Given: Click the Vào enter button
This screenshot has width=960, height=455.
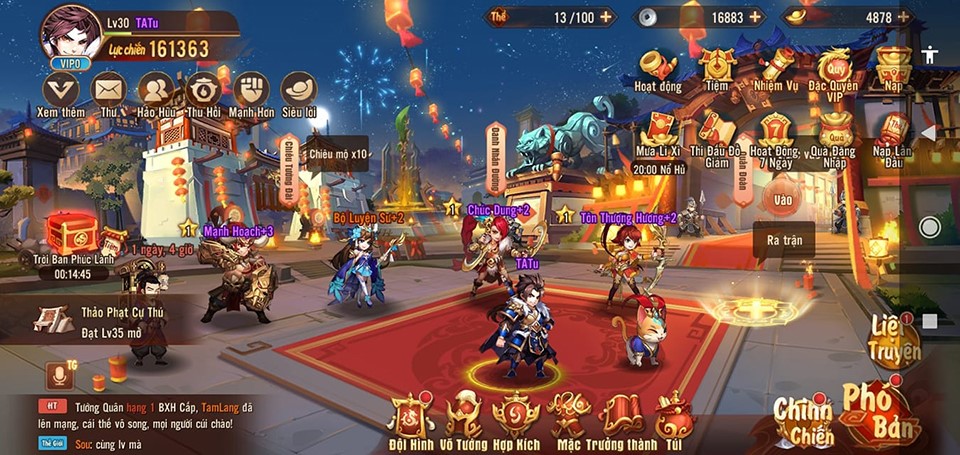Looking at the screenshot, I should pyautogui.click(x=783, y=198).
